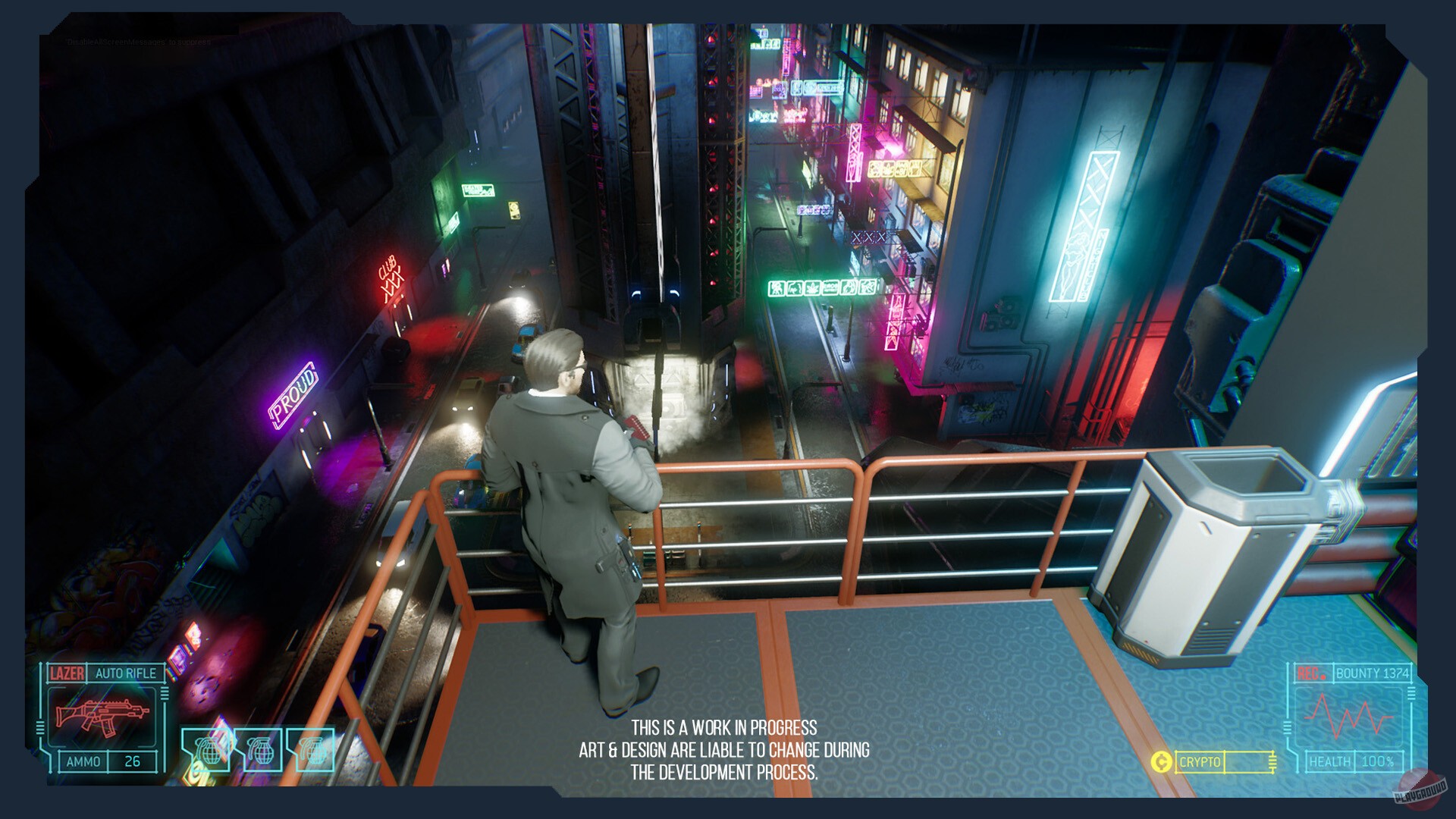Screen dimensions: 1456x819
Task: Click the BOUNTY 1374 label
Action: pos(1373,674)
